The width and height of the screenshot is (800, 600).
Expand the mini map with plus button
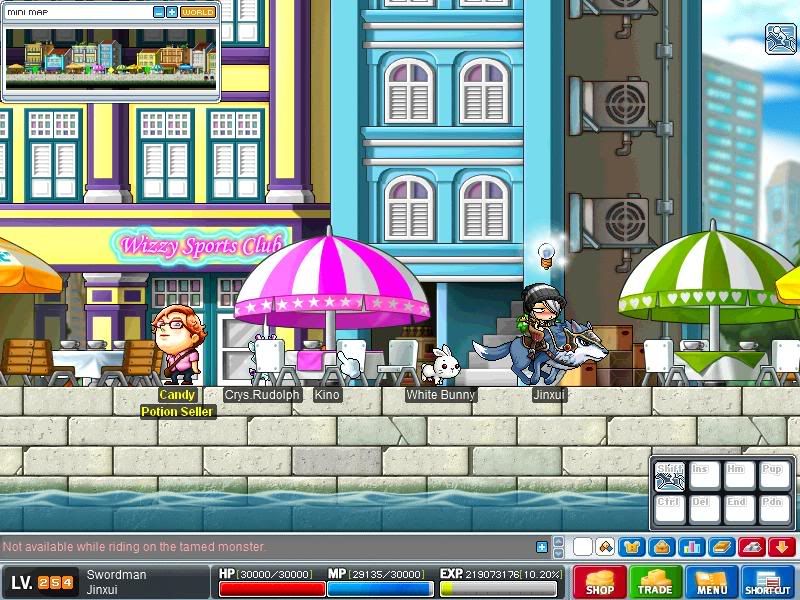172,12
